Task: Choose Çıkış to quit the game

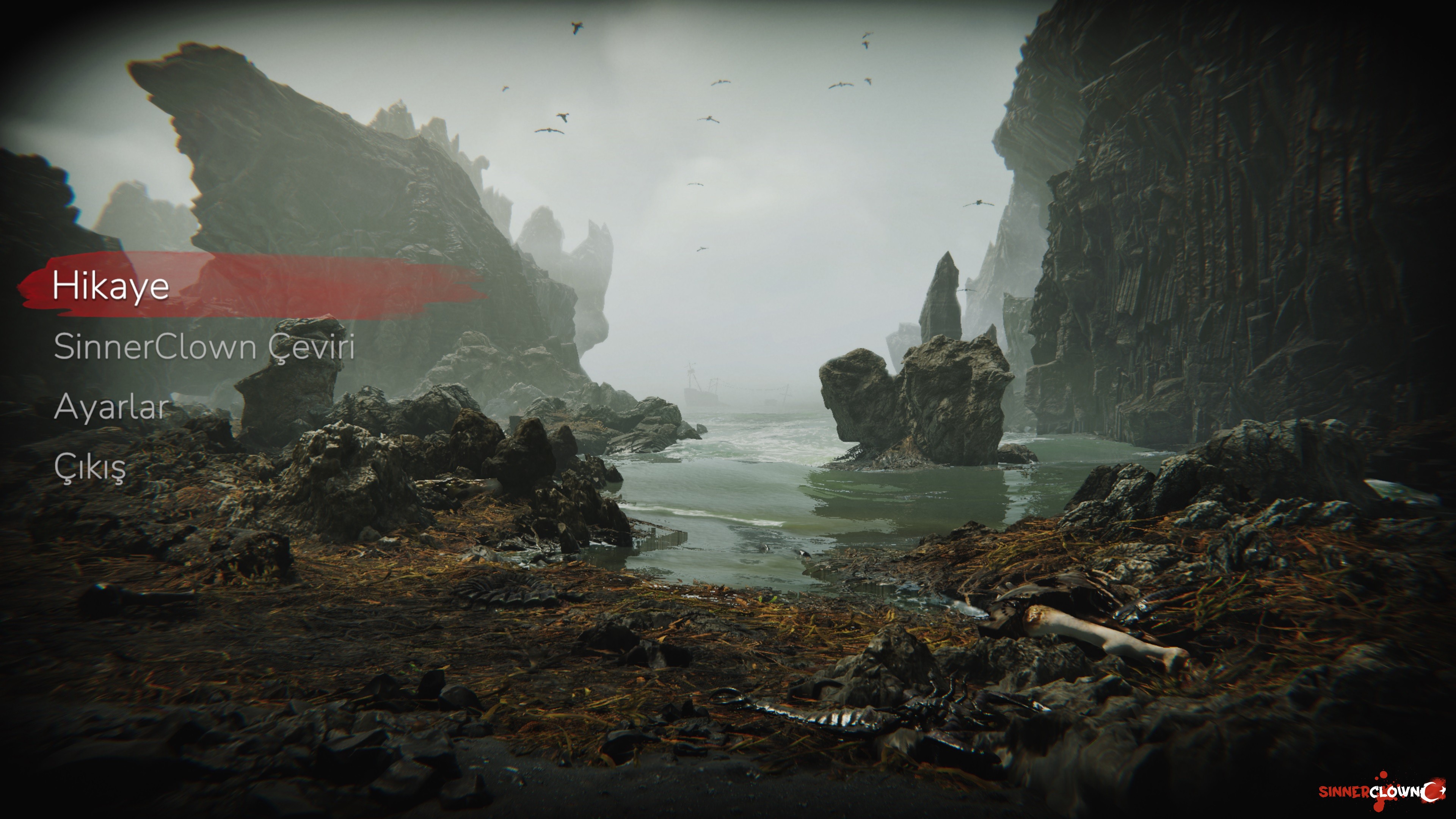Action: (90, 468)
